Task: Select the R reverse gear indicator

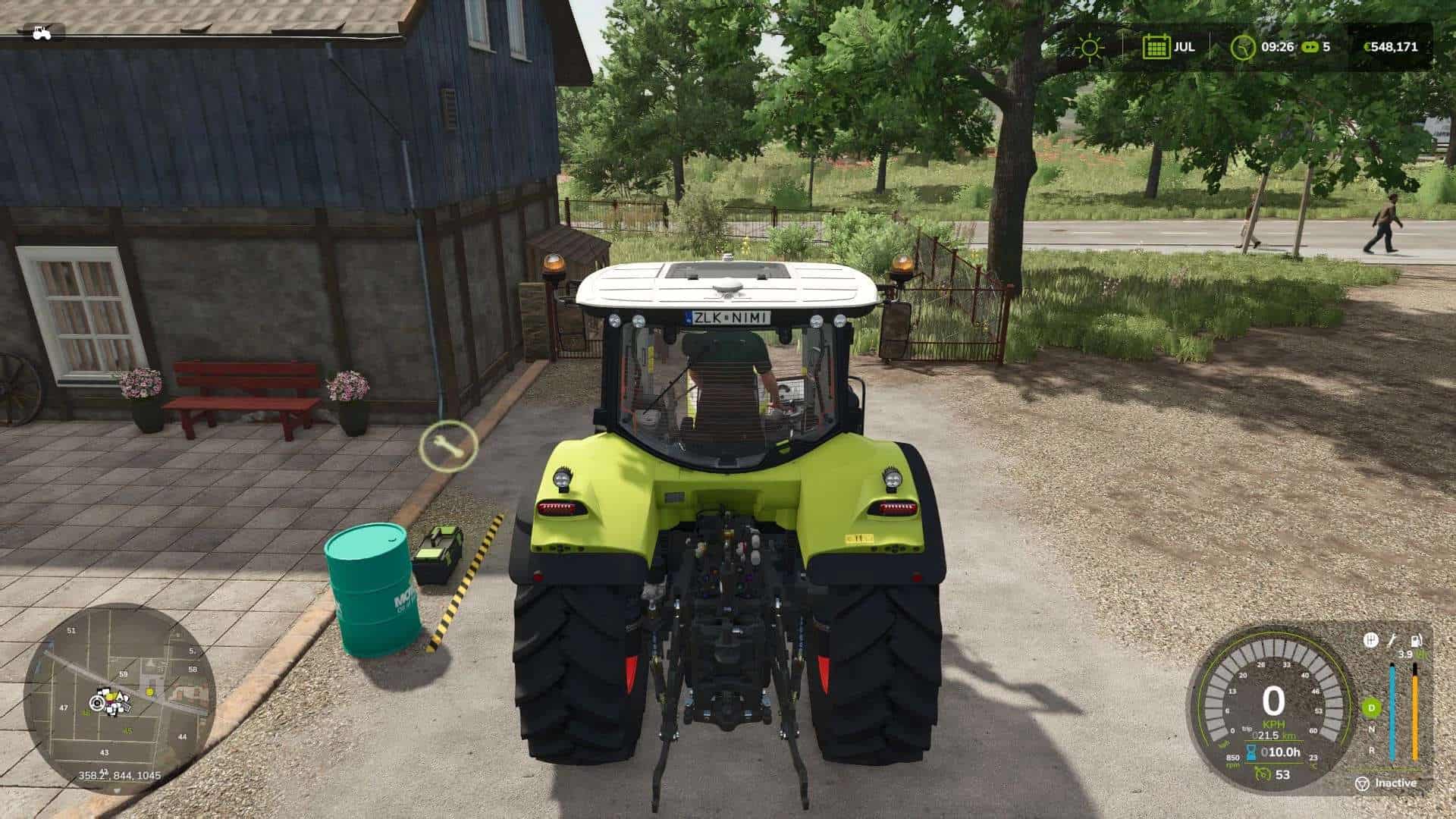Action: (x=1372, y=751)
